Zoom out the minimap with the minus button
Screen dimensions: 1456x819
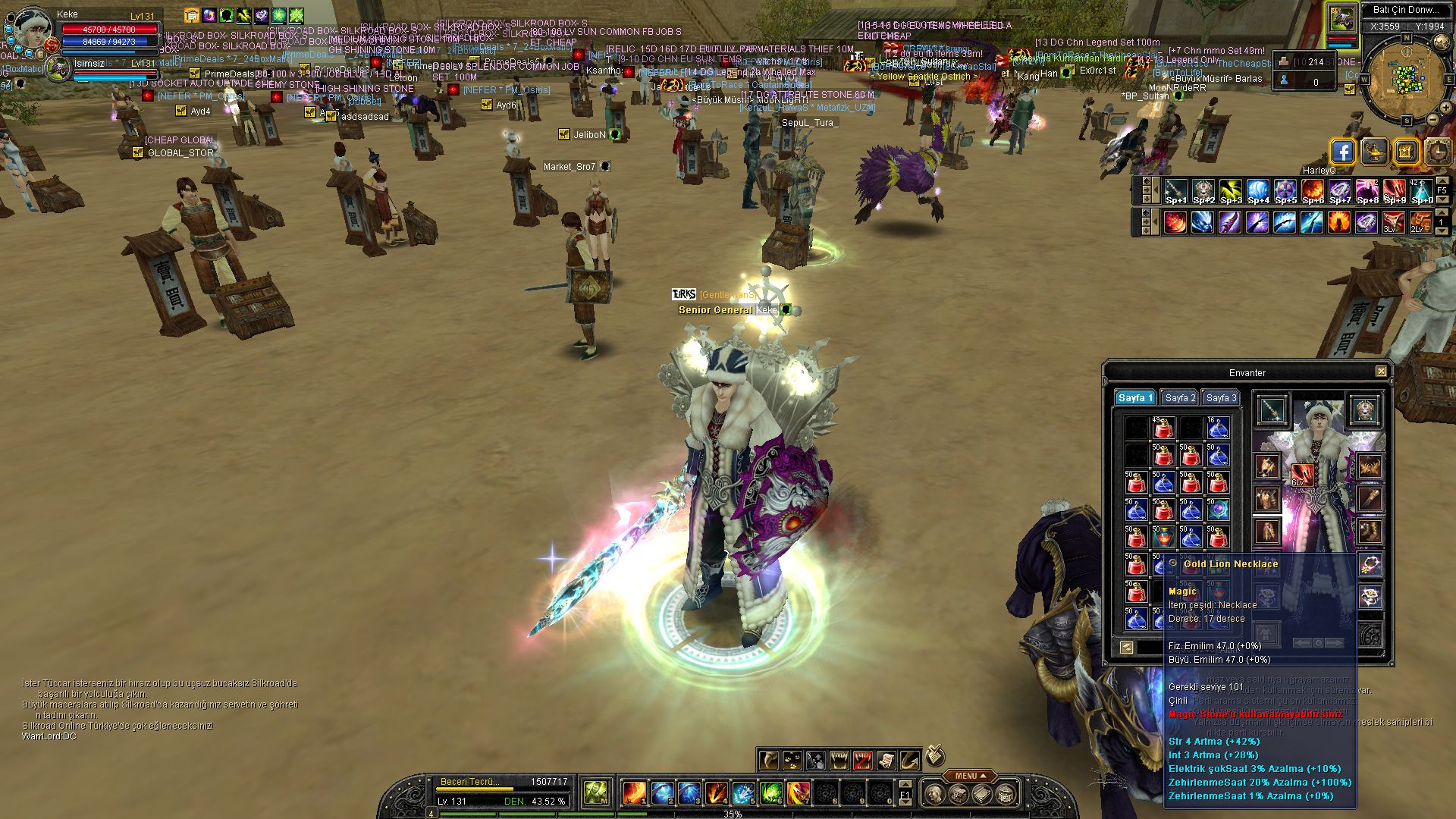click(1432, 121)
